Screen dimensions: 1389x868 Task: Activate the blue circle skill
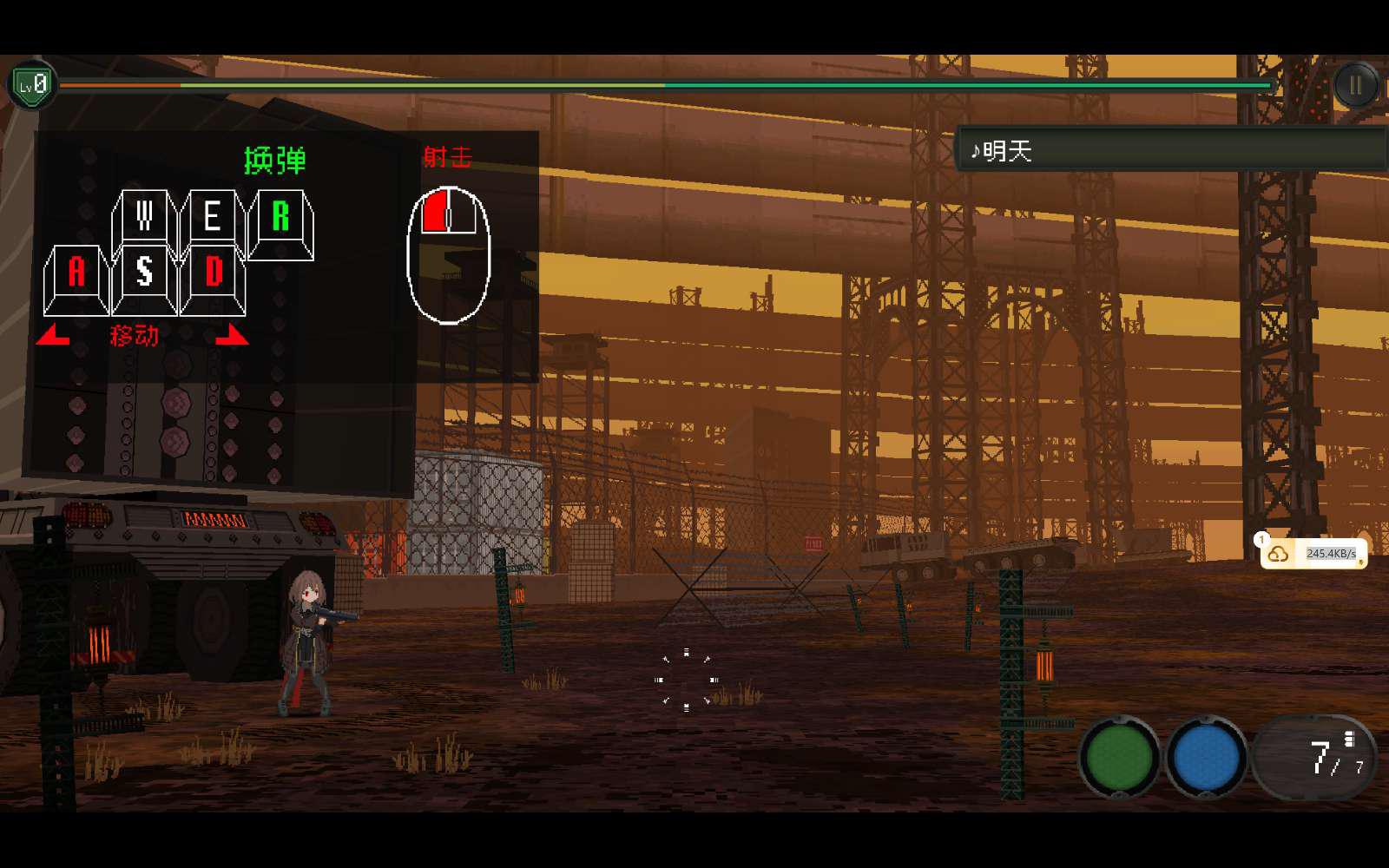[x=1206, y=757]
